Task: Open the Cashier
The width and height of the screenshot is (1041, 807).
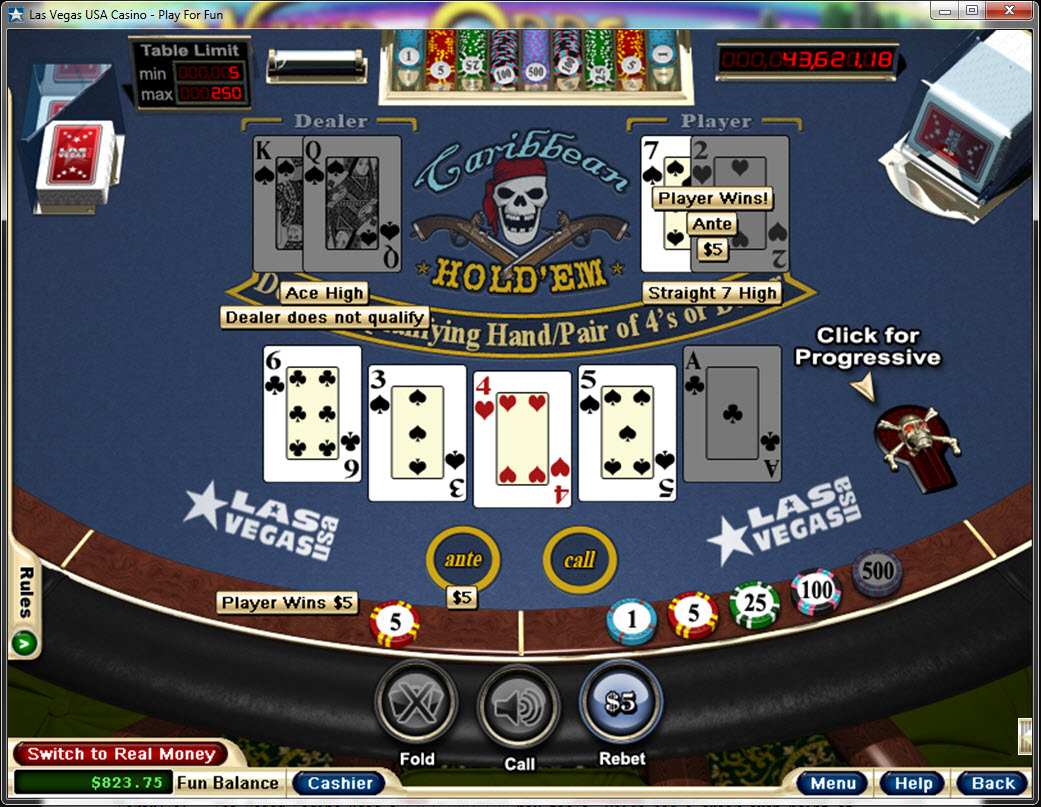Action: [x=340, y=783]
